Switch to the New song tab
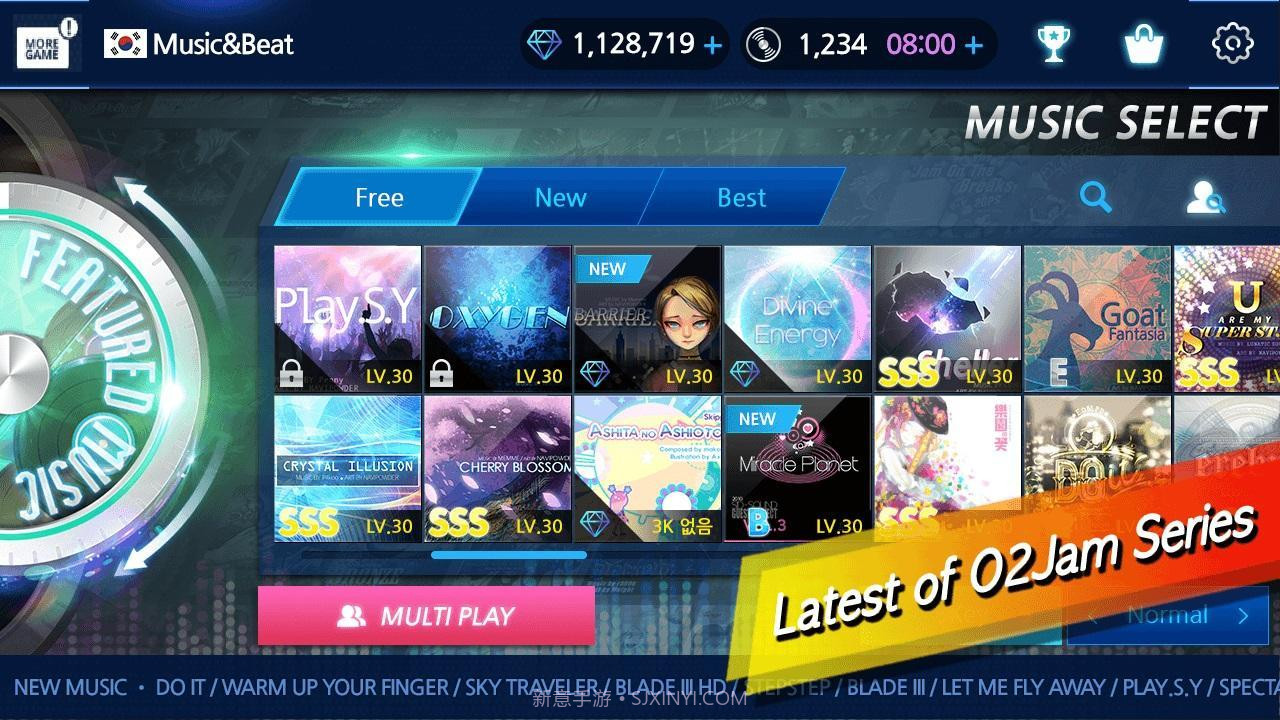This screenshot has width=1280, height=720. pyautogui.click(x=559, y=197)
